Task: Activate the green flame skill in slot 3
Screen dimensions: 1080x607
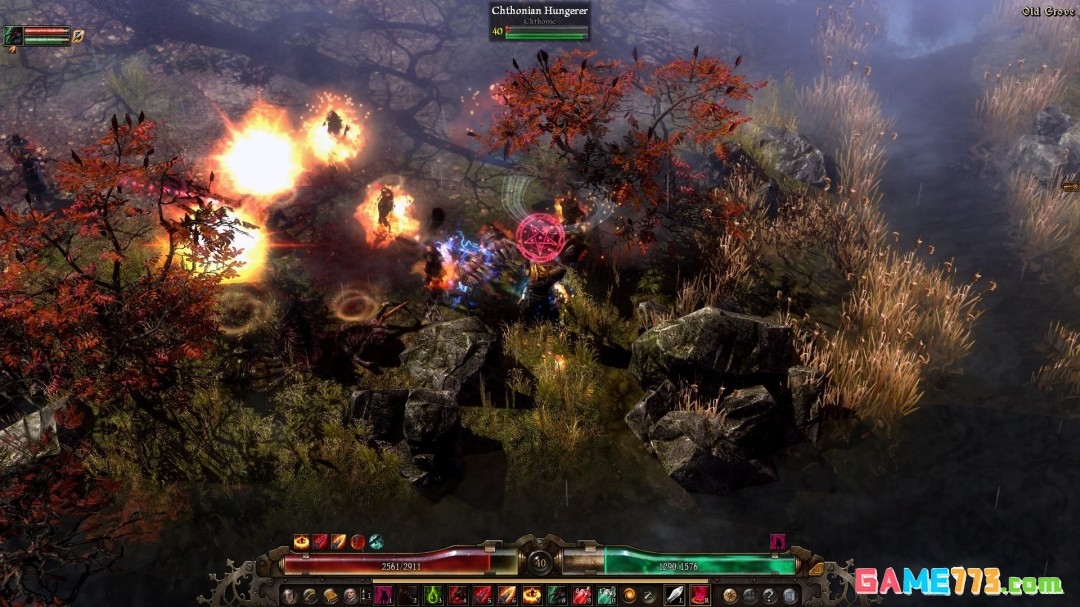Action: [x=433, y=596]
